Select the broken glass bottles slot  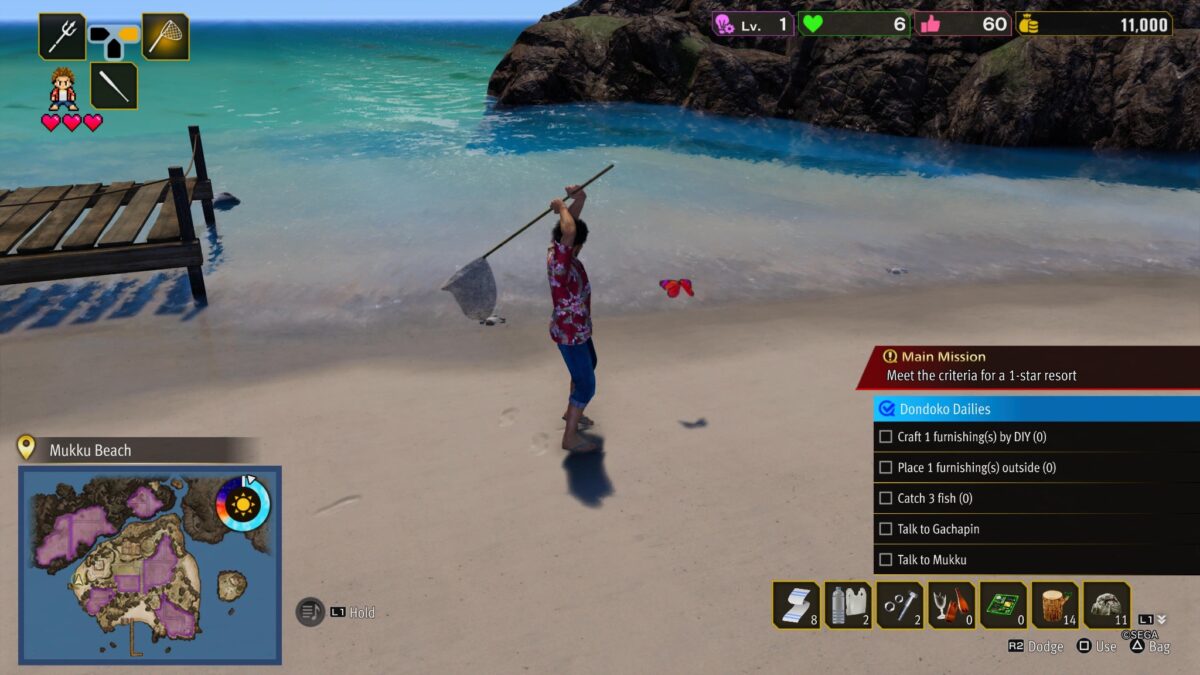[x=952, y=605]
